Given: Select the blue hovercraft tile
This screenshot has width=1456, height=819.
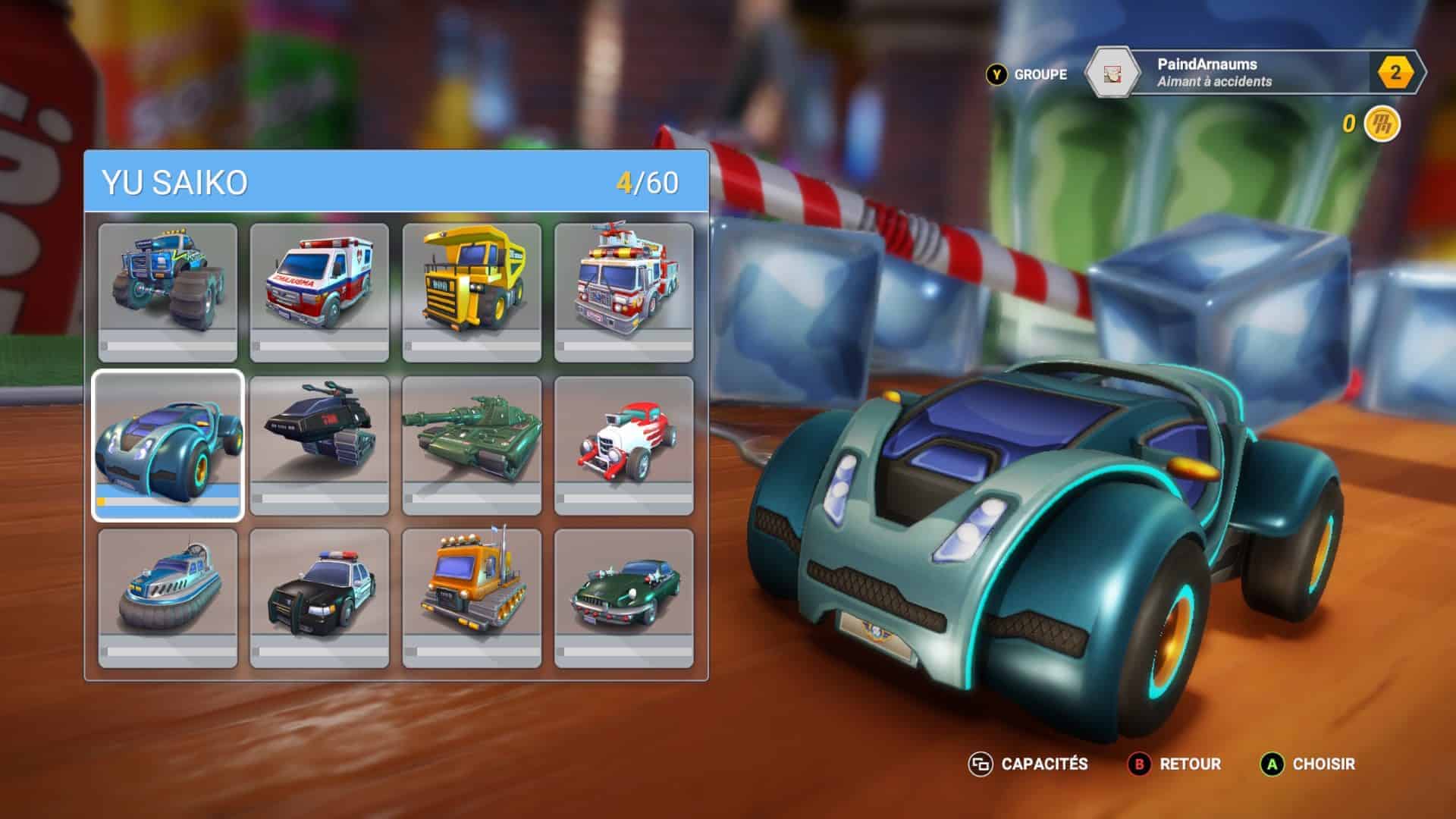Looking at the screenshot, I should point(168,598).
